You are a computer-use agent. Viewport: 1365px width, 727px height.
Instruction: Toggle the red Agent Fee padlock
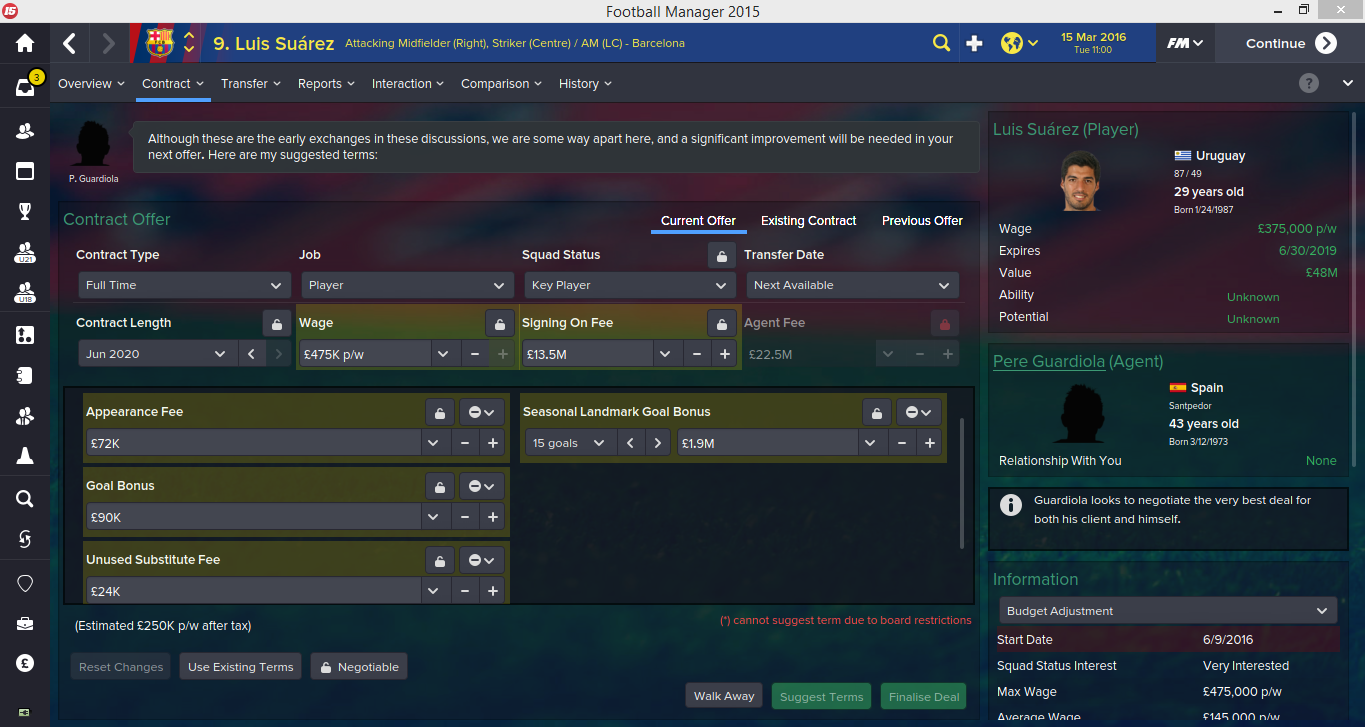click(946, 323)
